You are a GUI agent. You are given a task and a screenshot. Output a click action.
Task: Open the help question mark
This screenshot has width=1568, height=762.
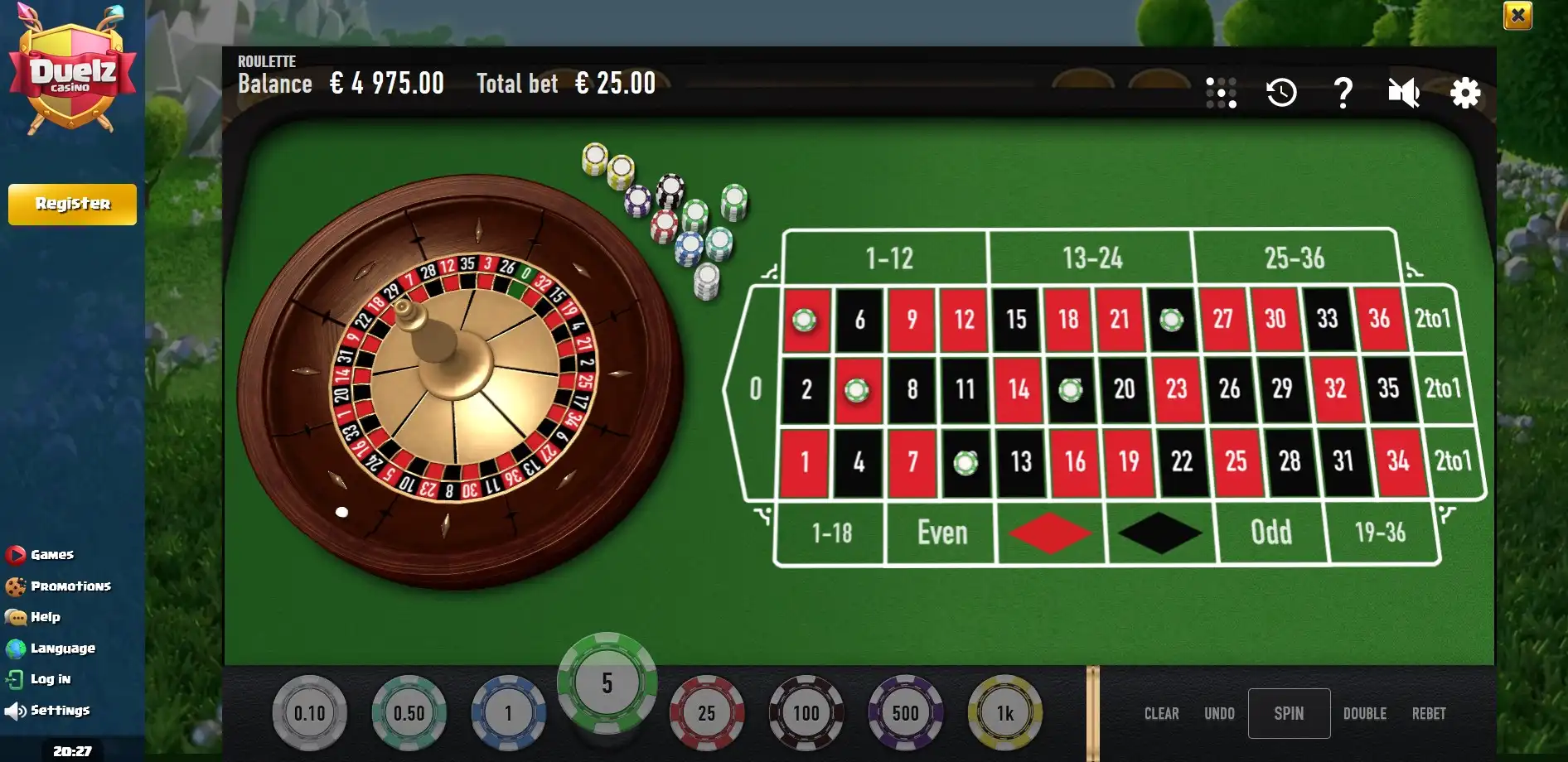coord(1343,92)
